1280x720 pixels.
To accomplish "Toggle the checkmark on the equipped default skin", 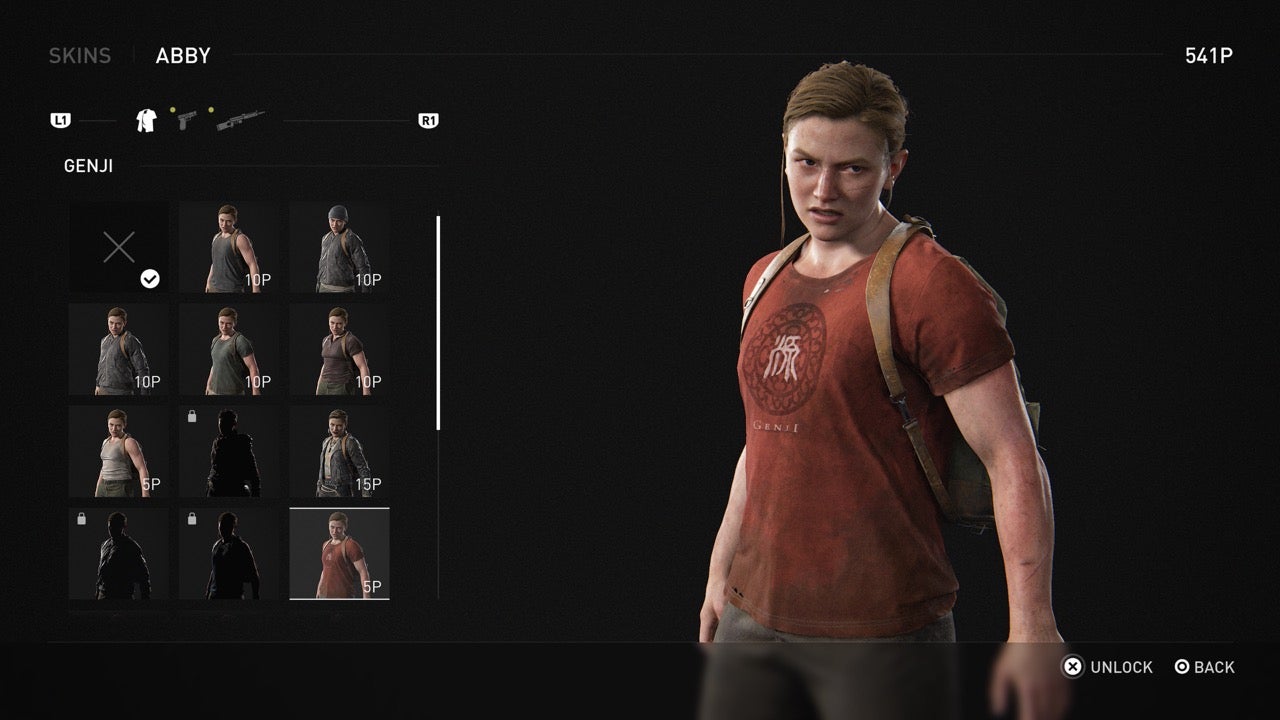I will (x=150, y=280).
